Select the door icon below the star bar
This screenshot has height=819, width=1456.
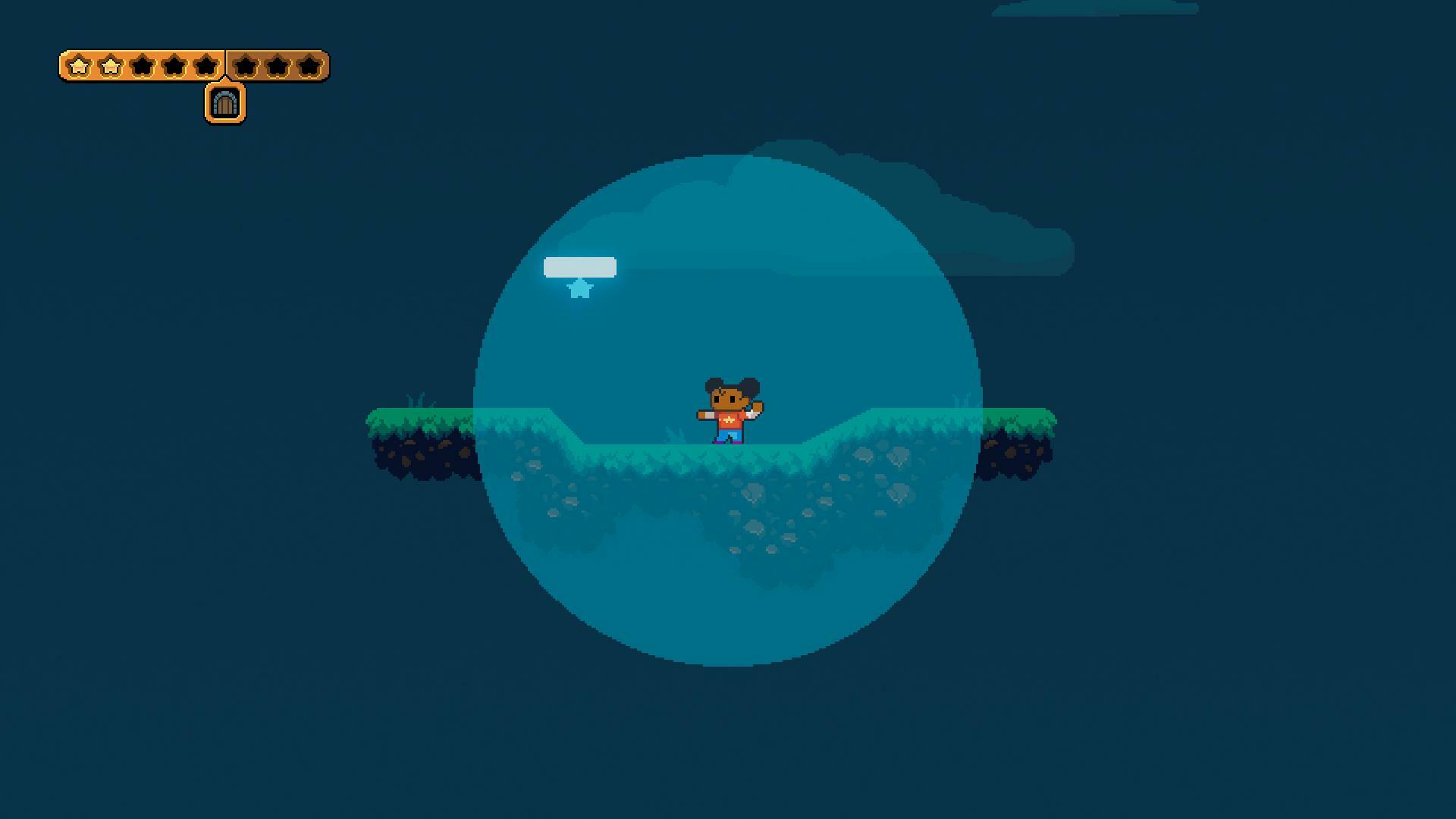pyautogui.click(x=225, y=102)
